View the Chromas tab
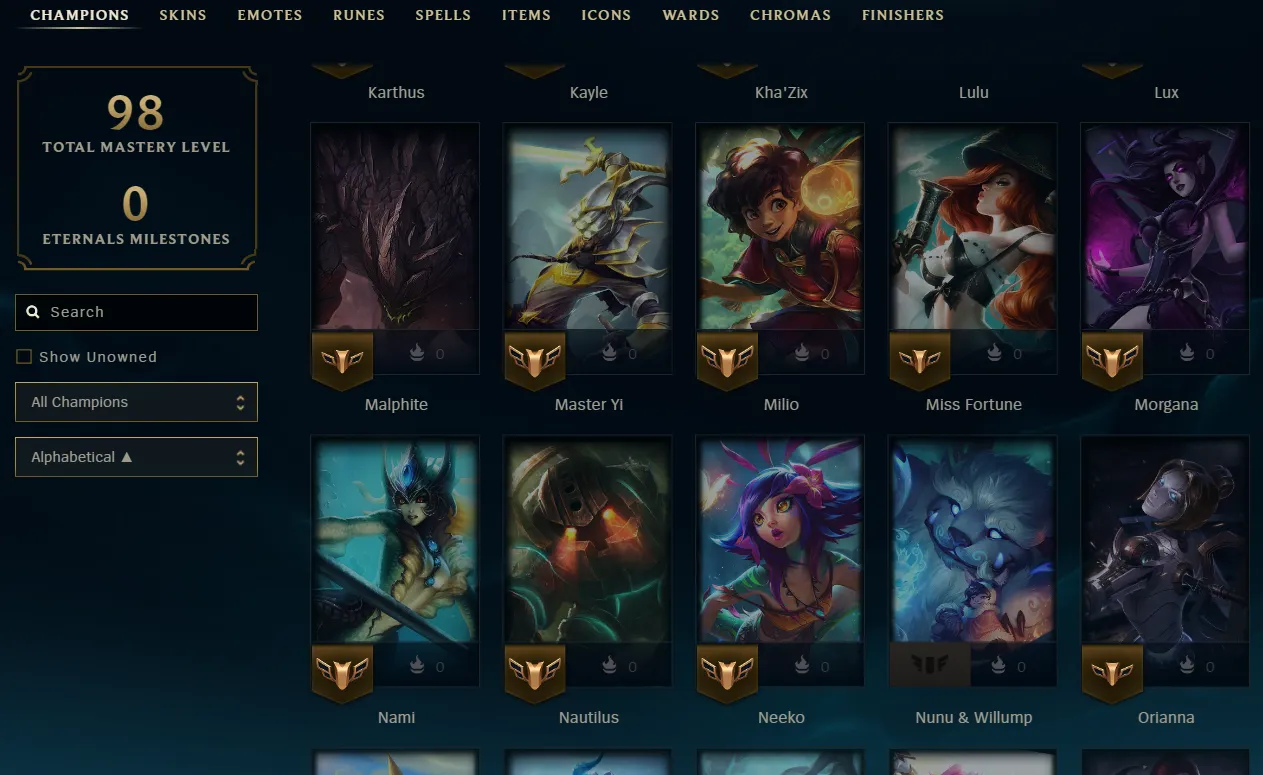Viewport: 1263px width, 775px height. click(790, 15)
